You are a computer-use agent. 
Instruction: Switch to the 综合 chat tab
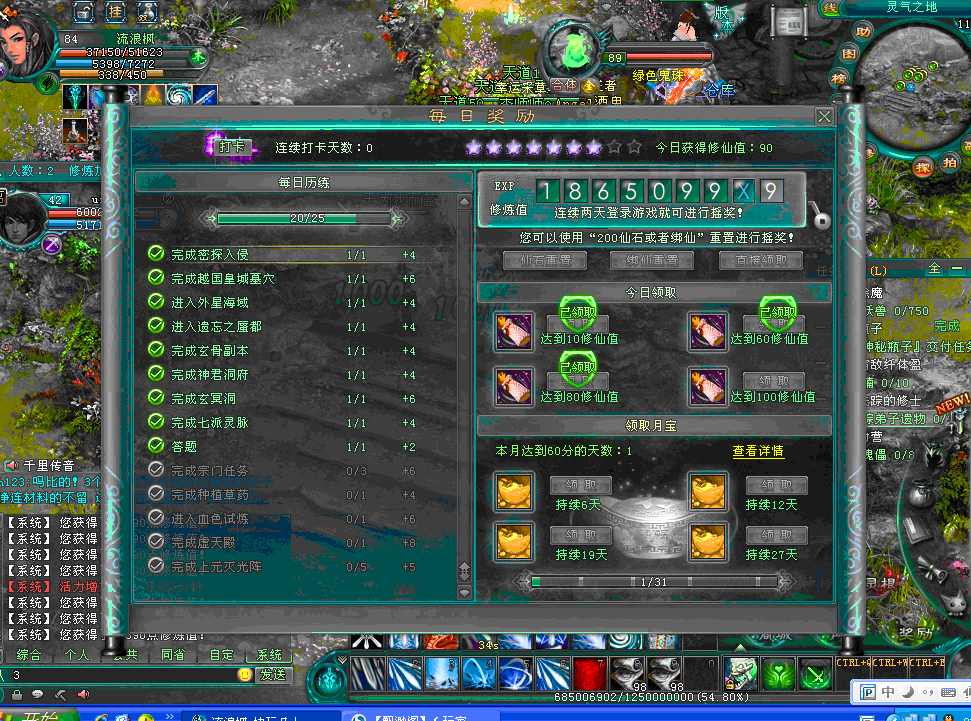29,655
